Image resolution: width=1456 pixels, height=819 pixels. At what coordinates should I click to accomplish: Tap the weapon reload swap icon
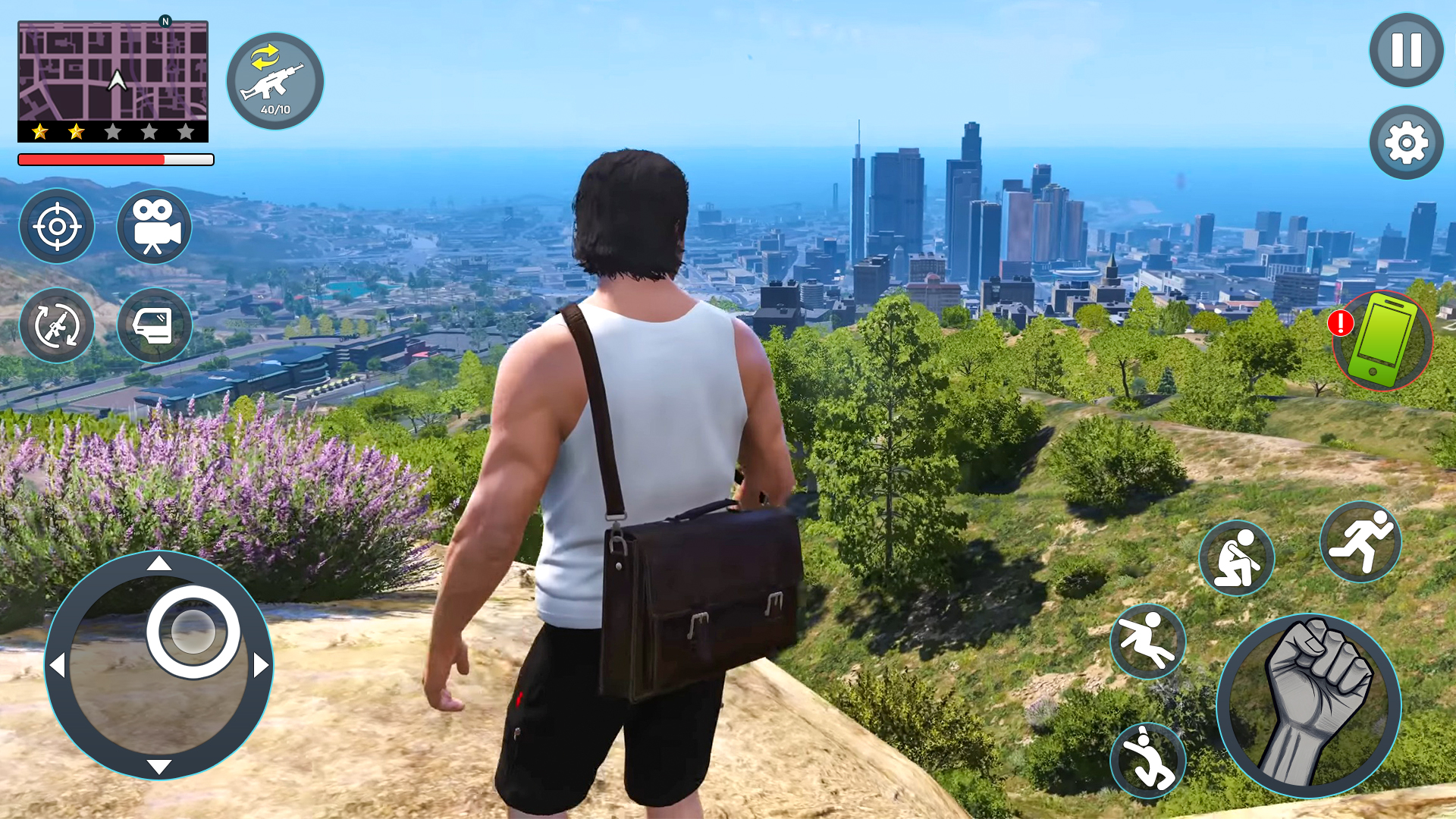(57, 325)
